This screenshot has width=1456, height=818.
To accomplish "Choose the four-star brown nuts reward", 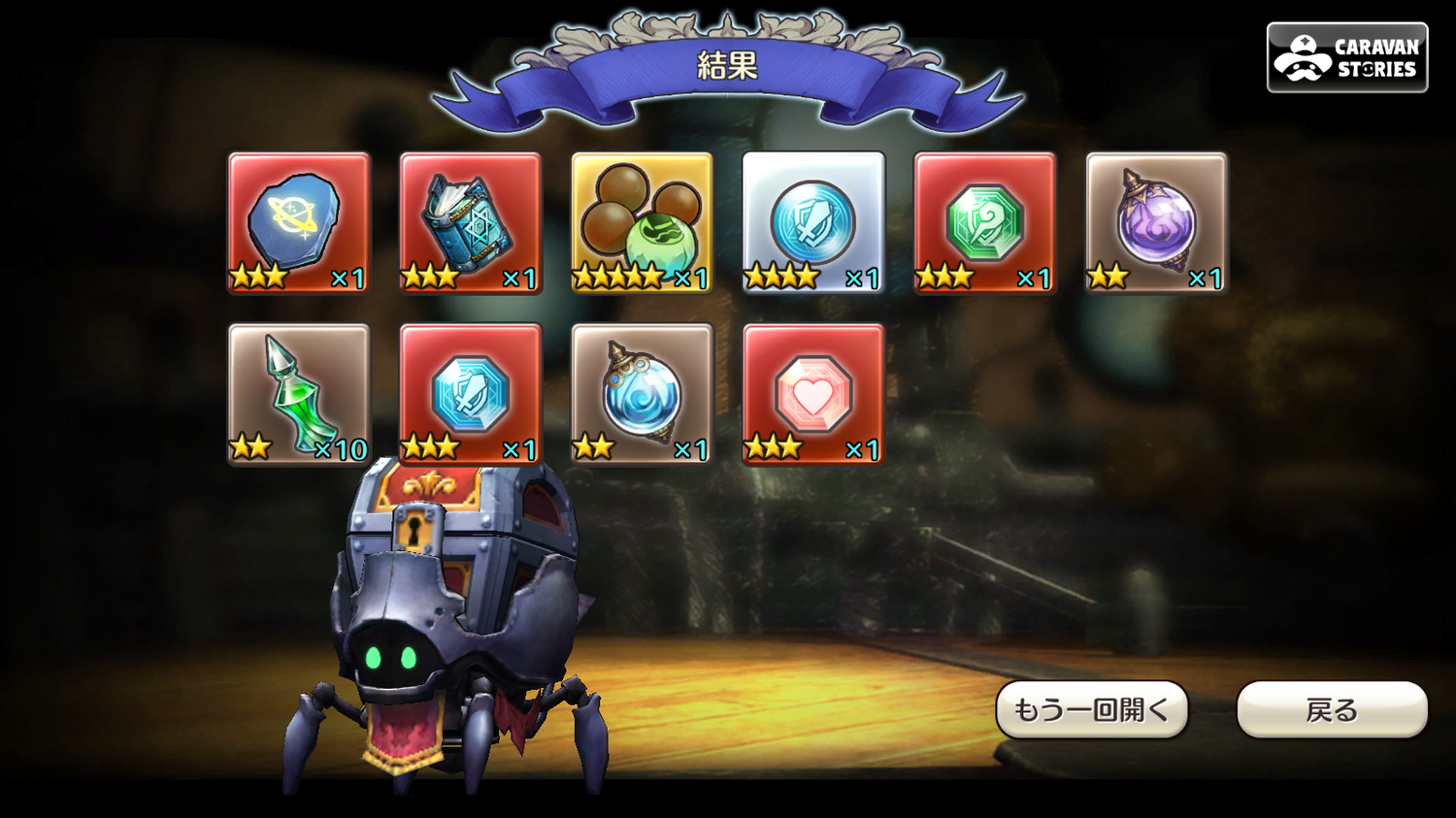I will pyautogui.click(x=642, y=222).
